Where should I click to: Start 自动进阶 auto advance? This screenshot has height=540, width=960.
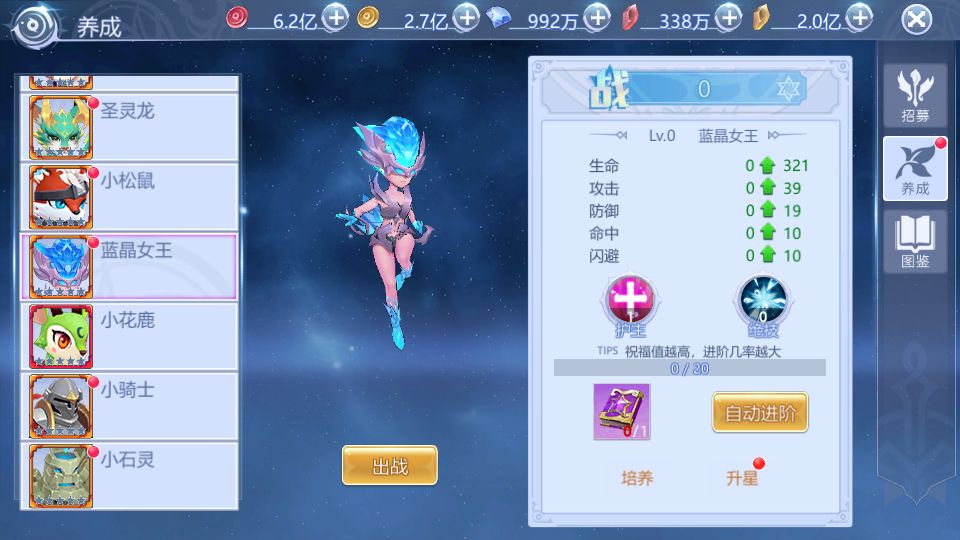click(x=759, y=412)
